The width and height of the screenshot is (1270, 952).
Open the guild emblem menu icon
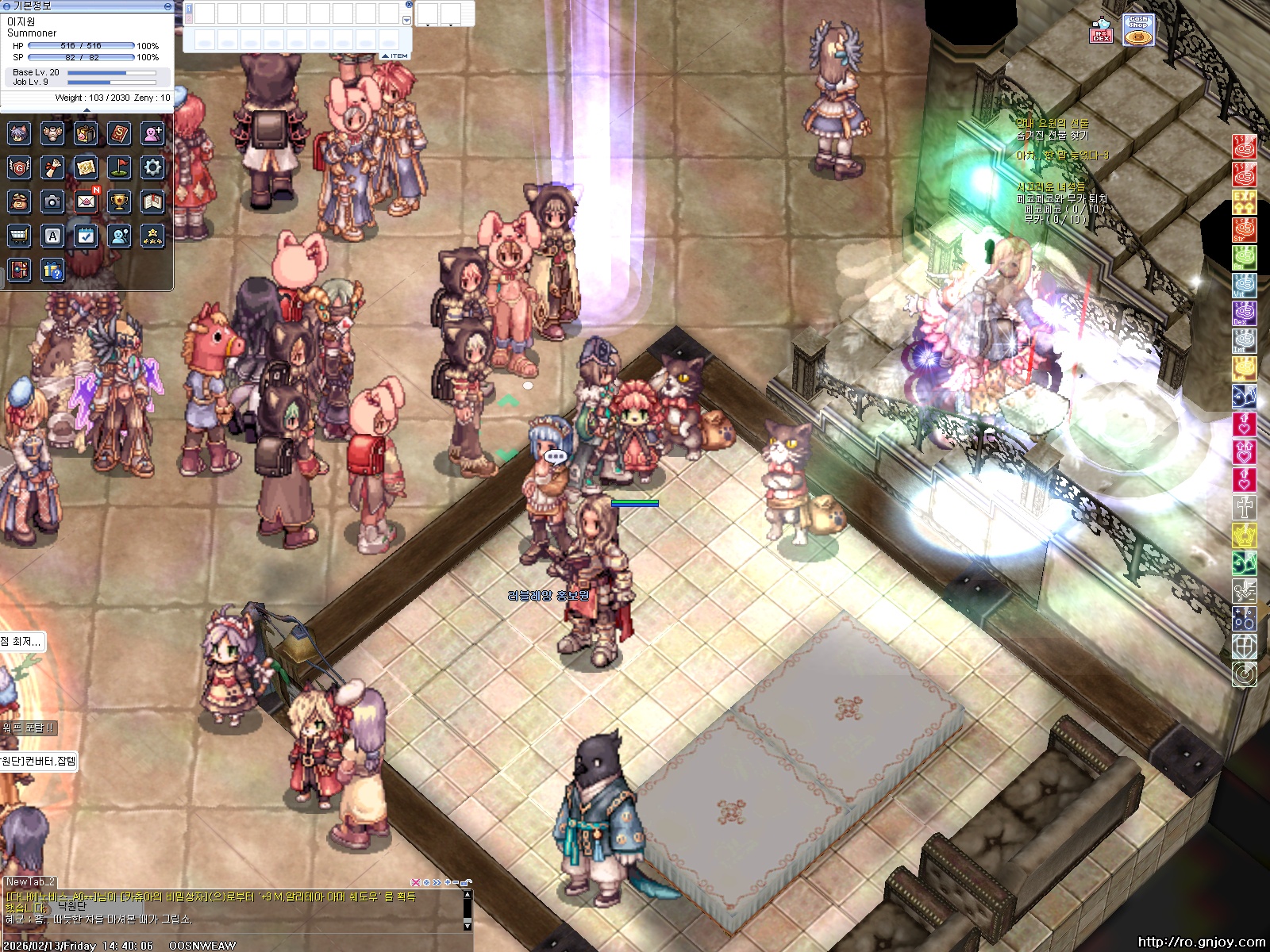19,167
